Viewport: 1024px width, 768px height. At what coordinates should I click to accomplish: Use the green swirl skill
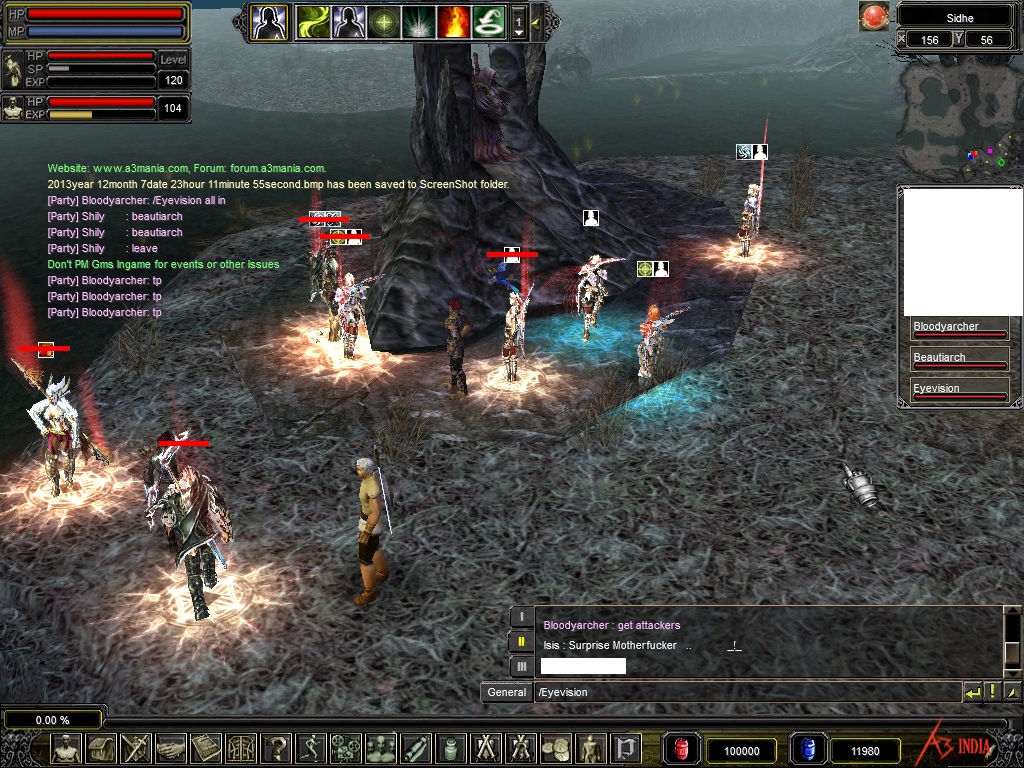313,21
